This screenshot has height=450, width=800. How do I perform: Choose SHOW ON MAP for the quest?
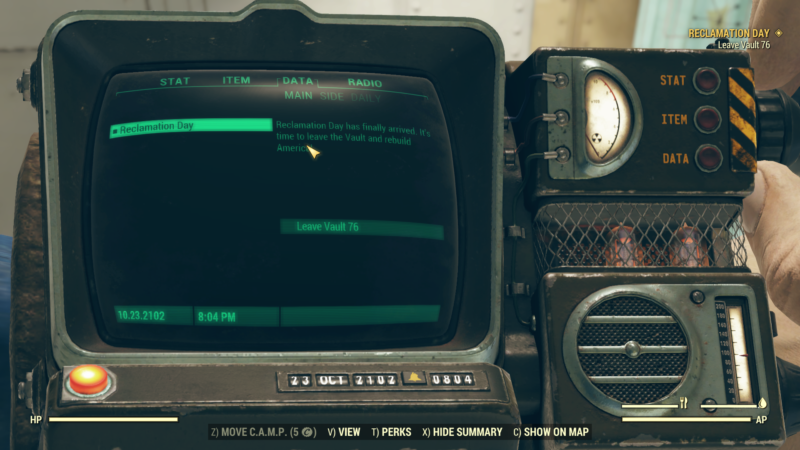[551, 432]
